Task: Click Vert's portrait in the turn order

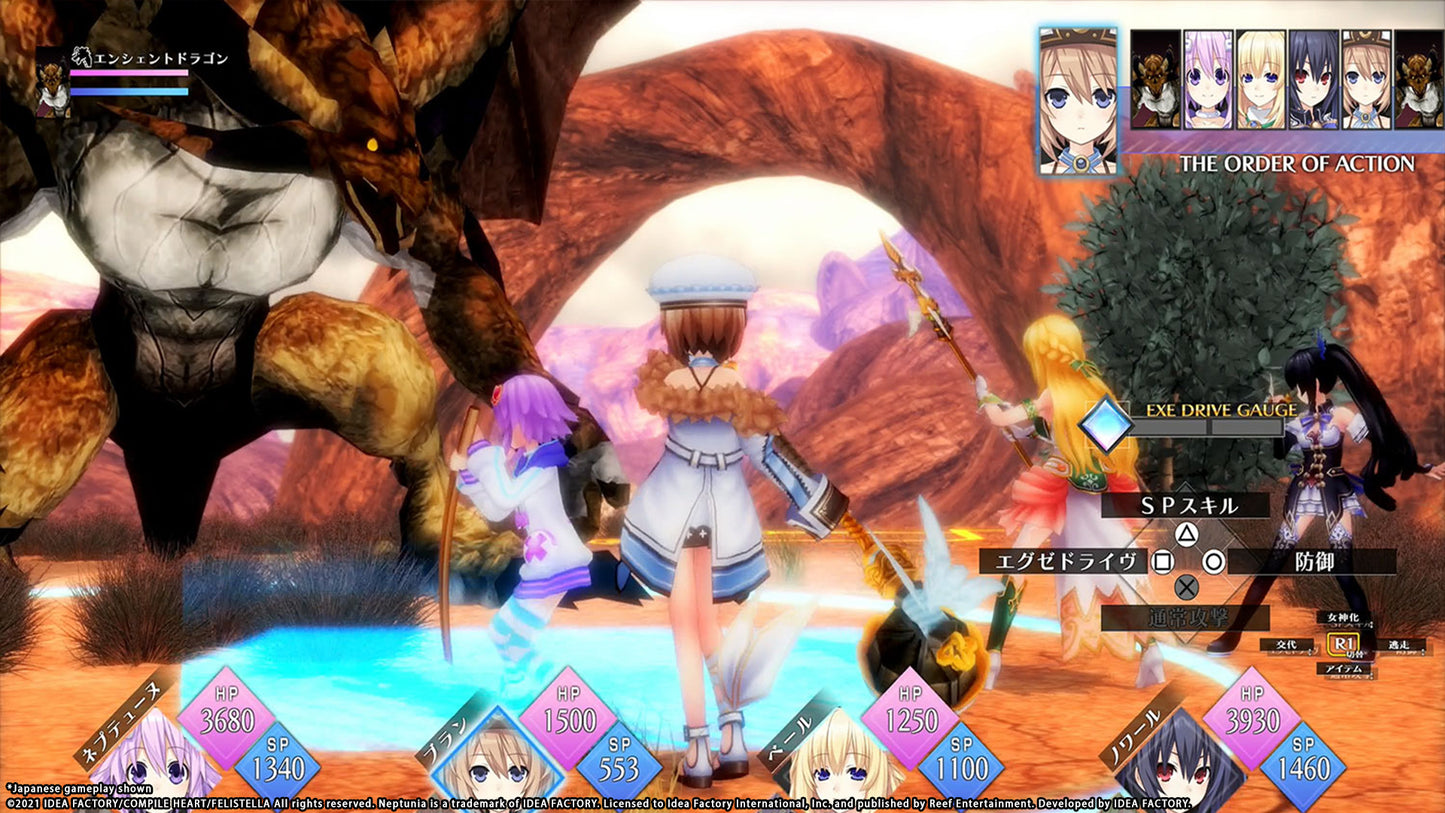Action: pos(1260,78)
